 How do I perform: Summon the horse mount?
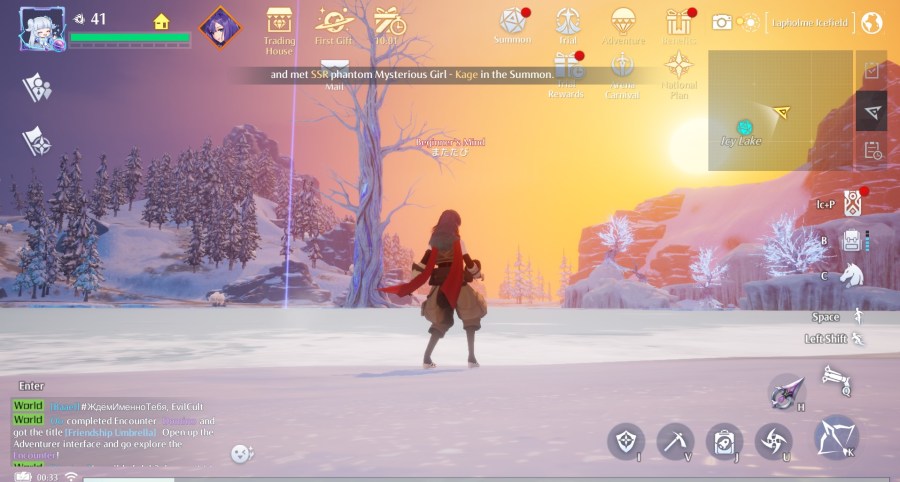click(x=852, y=275)
